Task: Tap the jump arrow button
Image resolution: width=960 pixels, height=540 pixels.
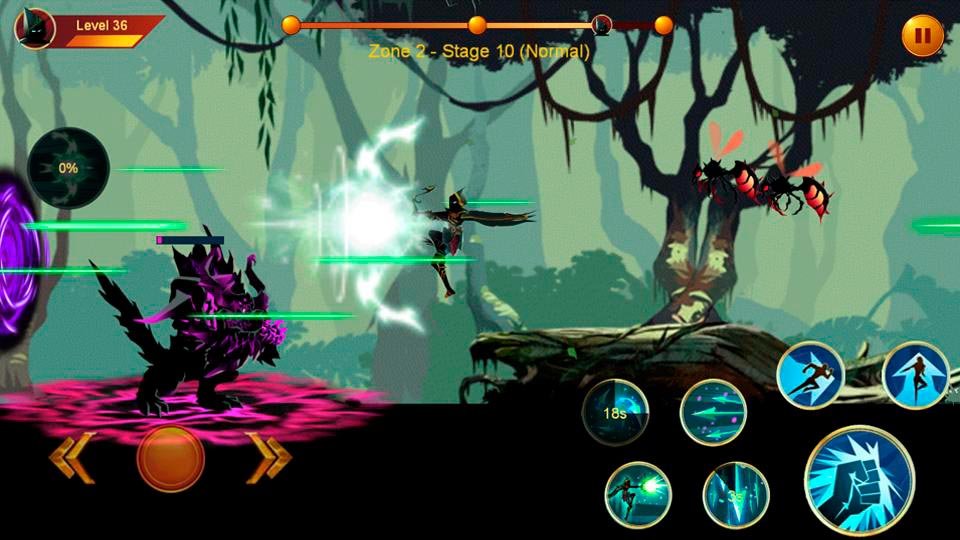Action: pyautogui.click(x=916, y=375)
